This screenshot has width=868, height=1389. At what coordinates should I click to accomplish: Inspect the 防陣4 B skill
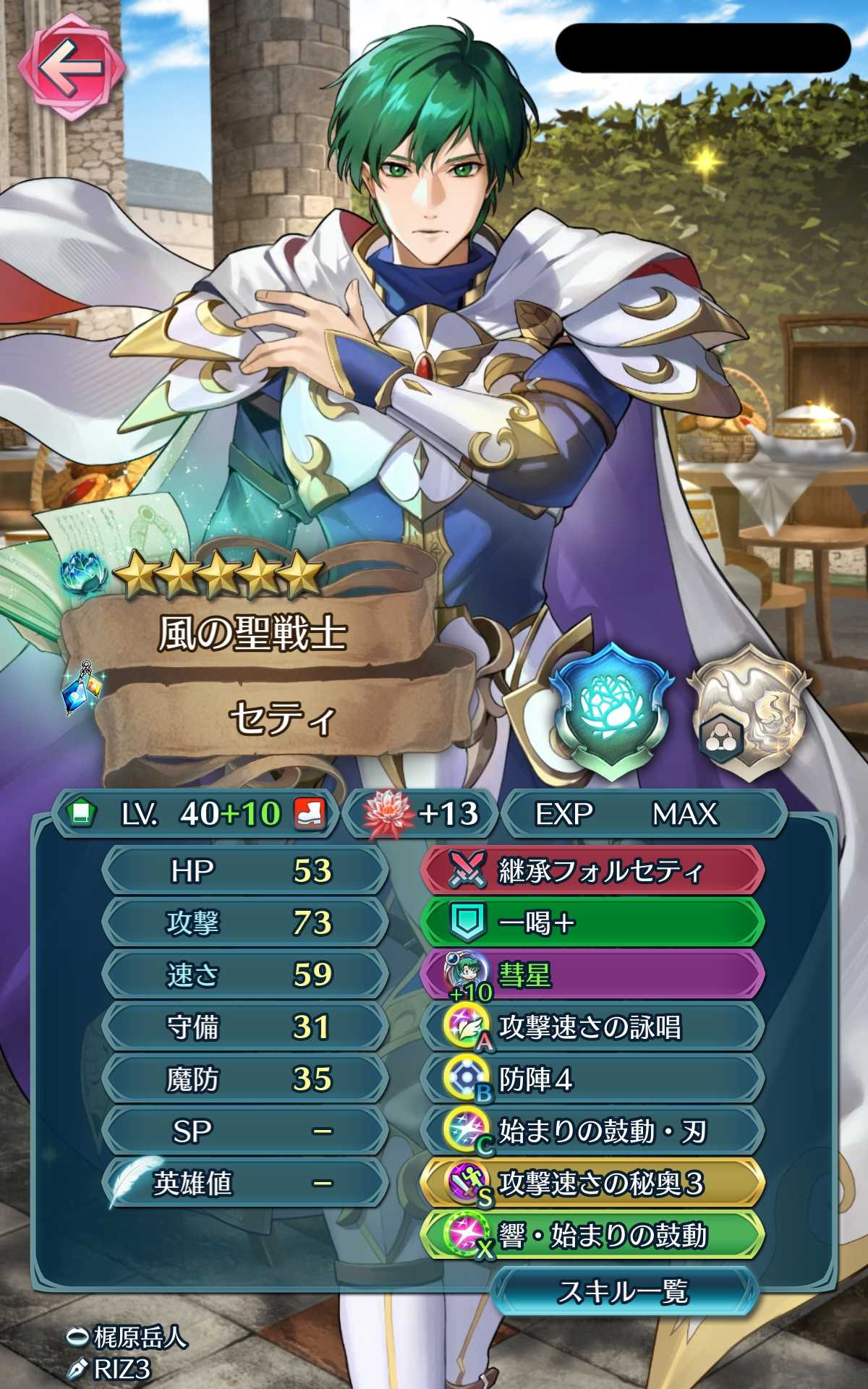pyautogui.click(x=592, y=1079)
